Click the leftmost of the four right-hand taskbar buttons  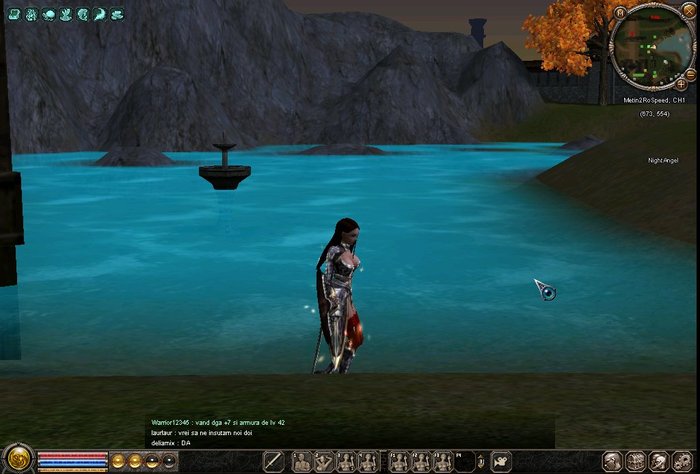tap(612, 461)
